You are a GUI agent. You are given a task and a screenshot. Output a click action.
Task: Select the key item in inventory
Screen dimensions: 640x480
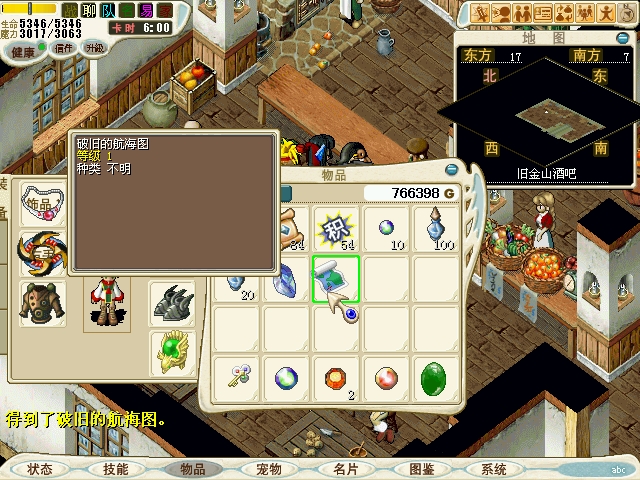(x=238, y=379)
